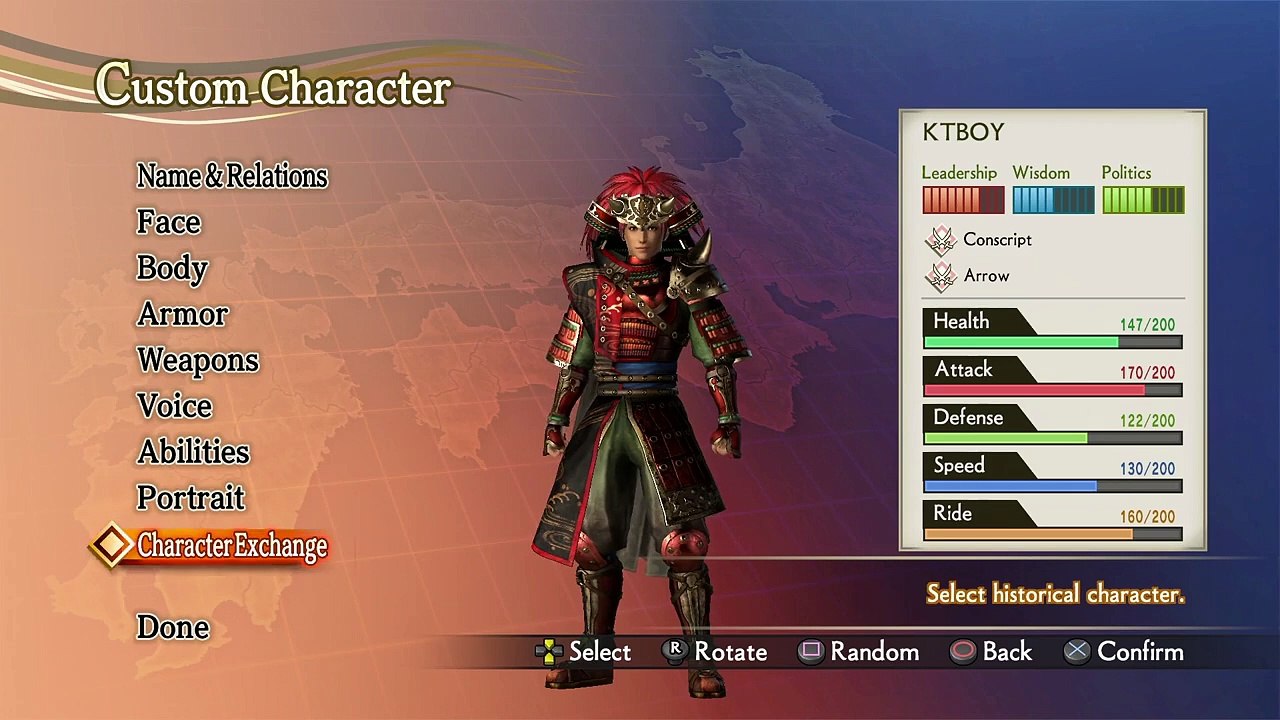Activate the highlighted Character Exchange entry
The height and width of the screenshot is (720, 1280).
[232, 546]
